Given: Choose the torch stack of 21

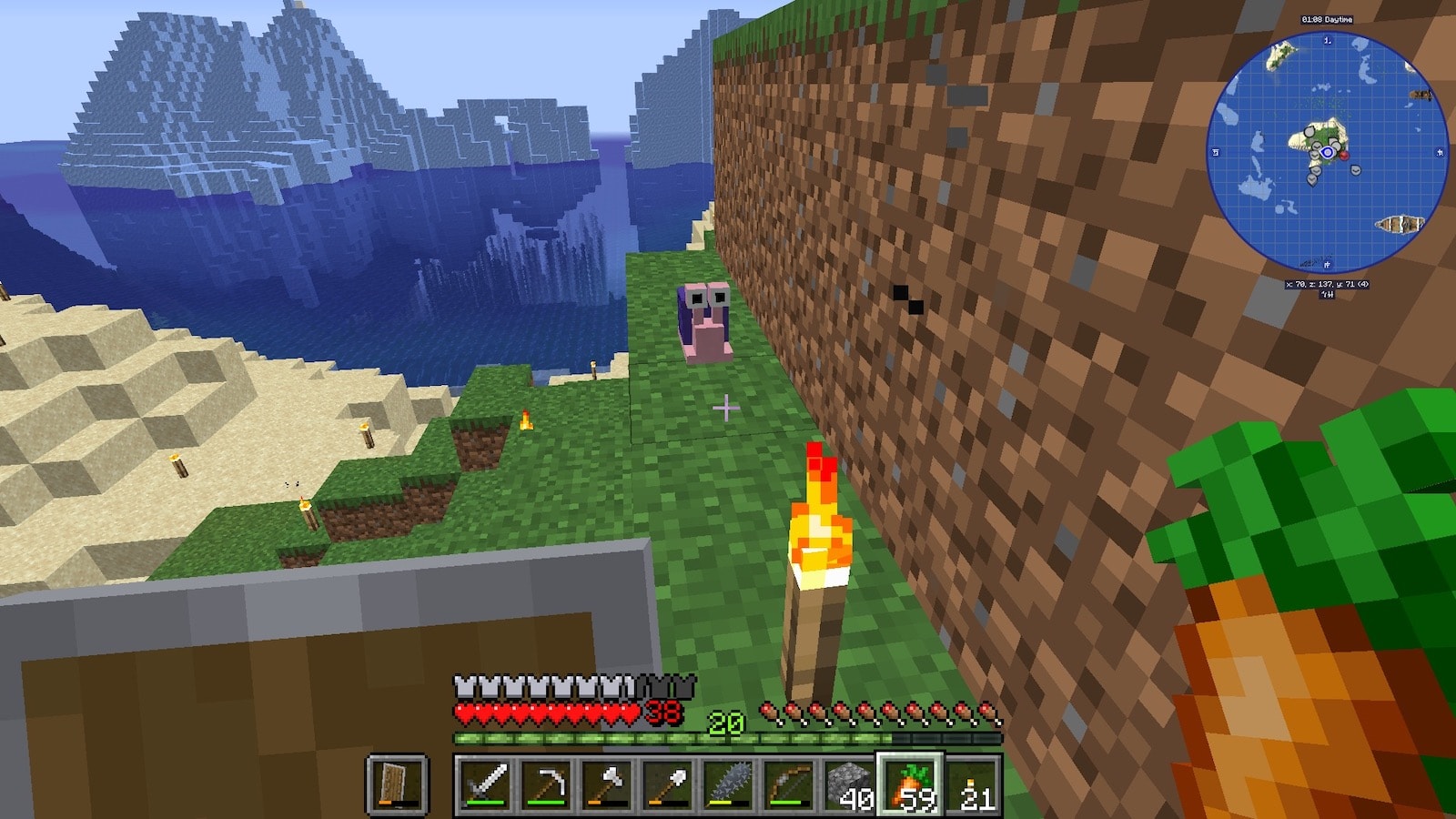Looking at the screenshot, I should pos(971,784).
